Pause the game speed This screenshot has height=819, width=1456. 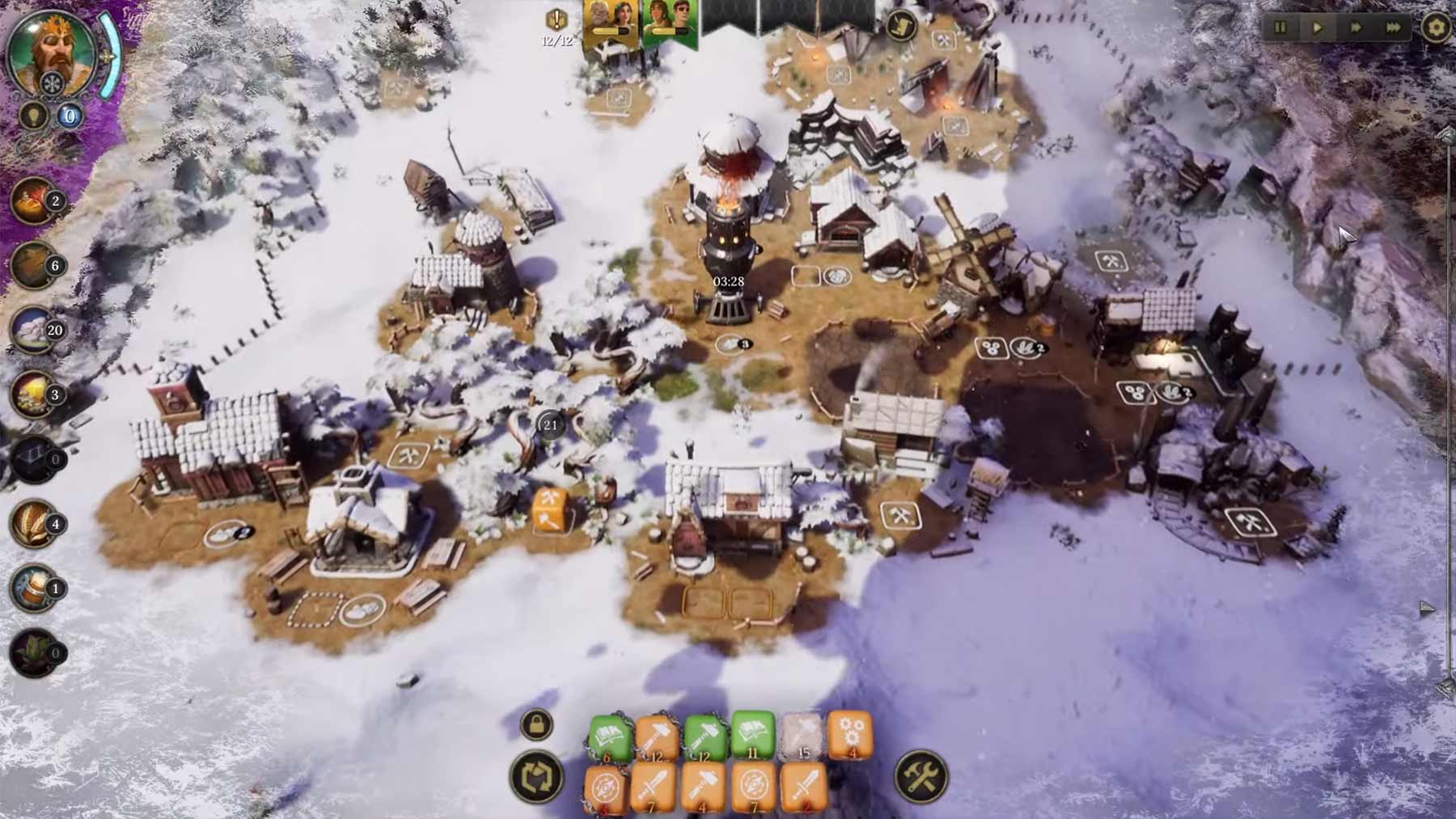1280,27
